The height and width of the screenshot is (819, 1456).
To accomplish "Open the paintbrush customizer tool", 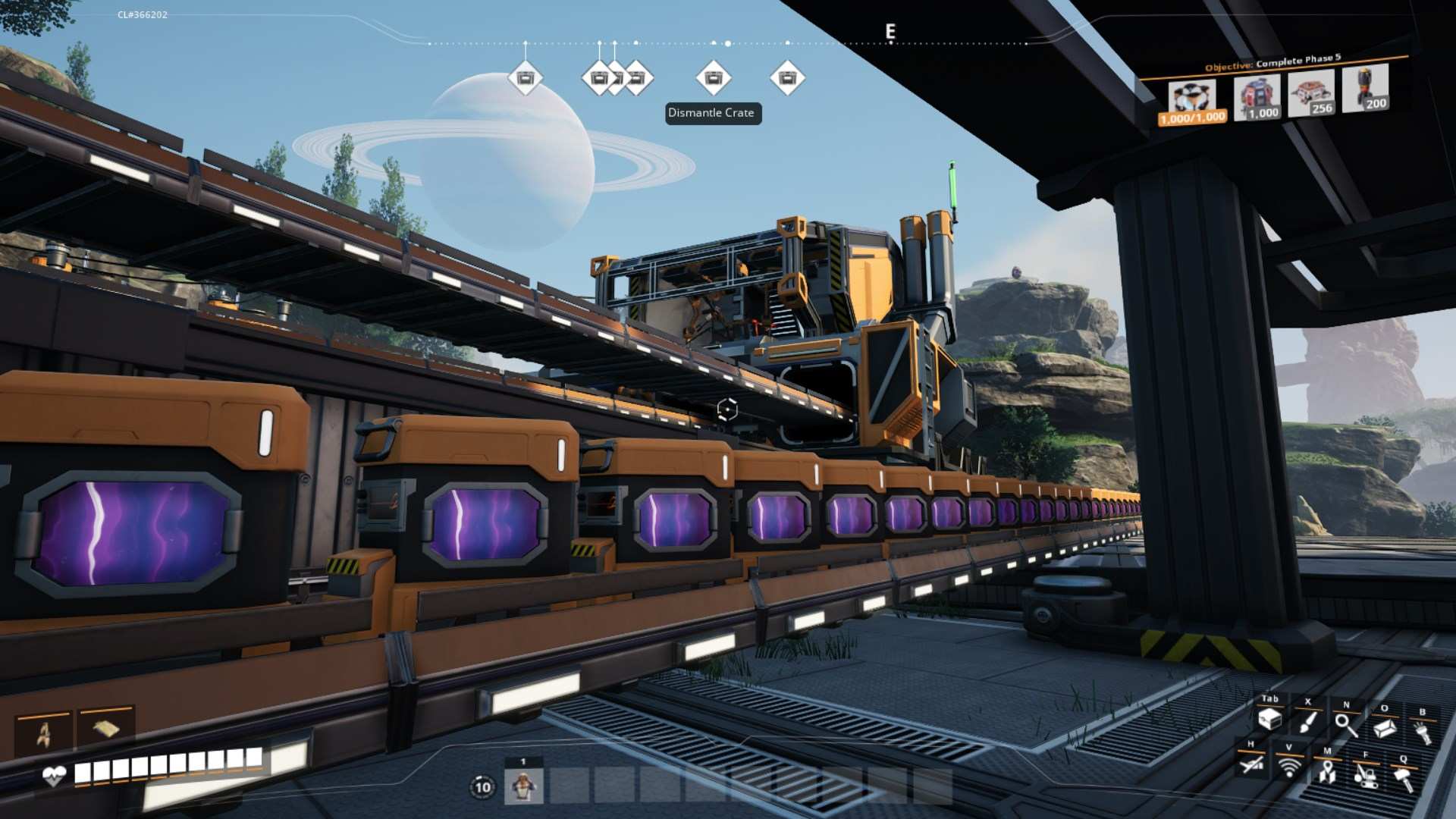I will pos(1307,721).
